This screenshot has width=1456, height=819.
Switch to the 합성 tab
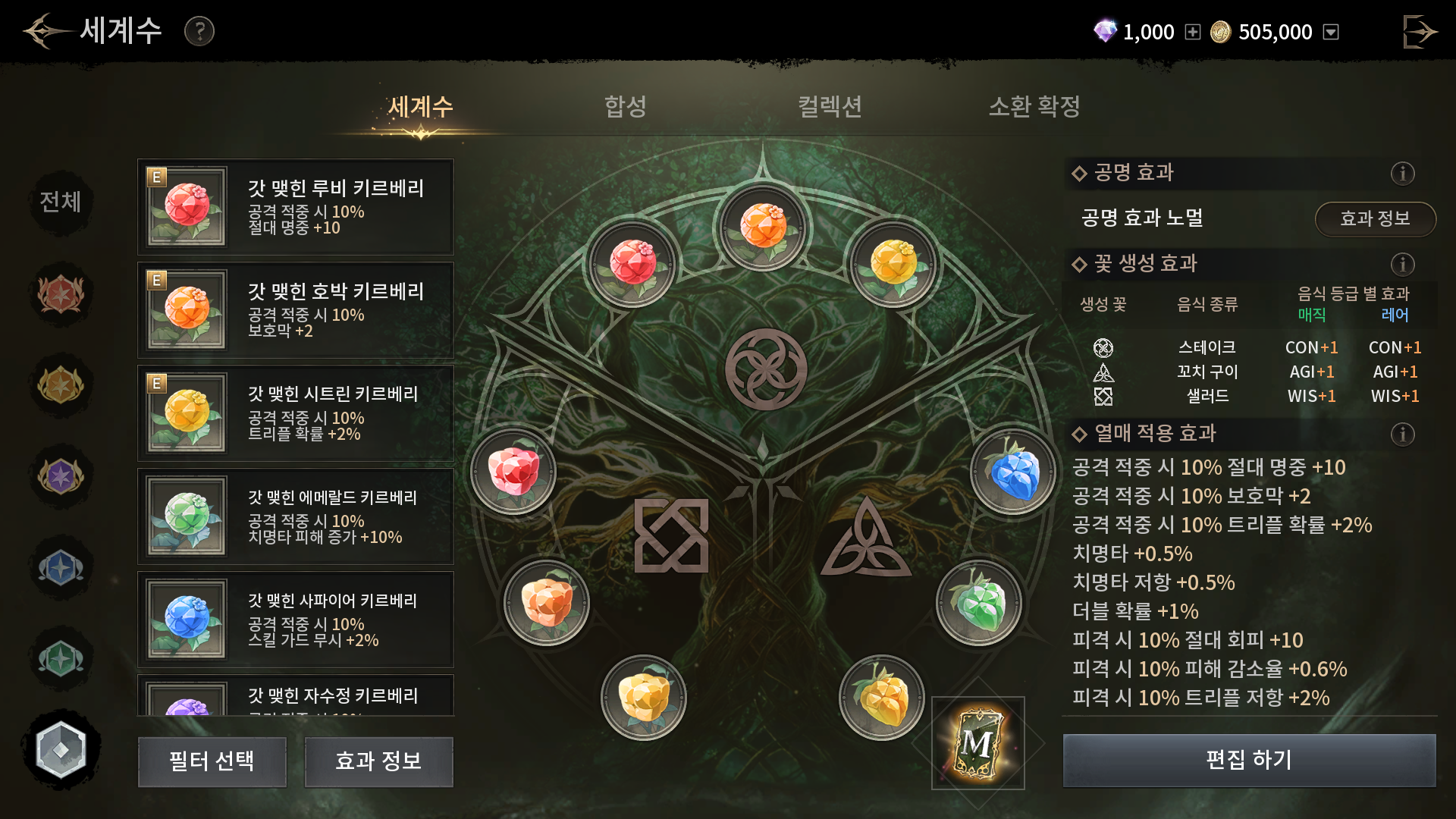pos(625,106)
